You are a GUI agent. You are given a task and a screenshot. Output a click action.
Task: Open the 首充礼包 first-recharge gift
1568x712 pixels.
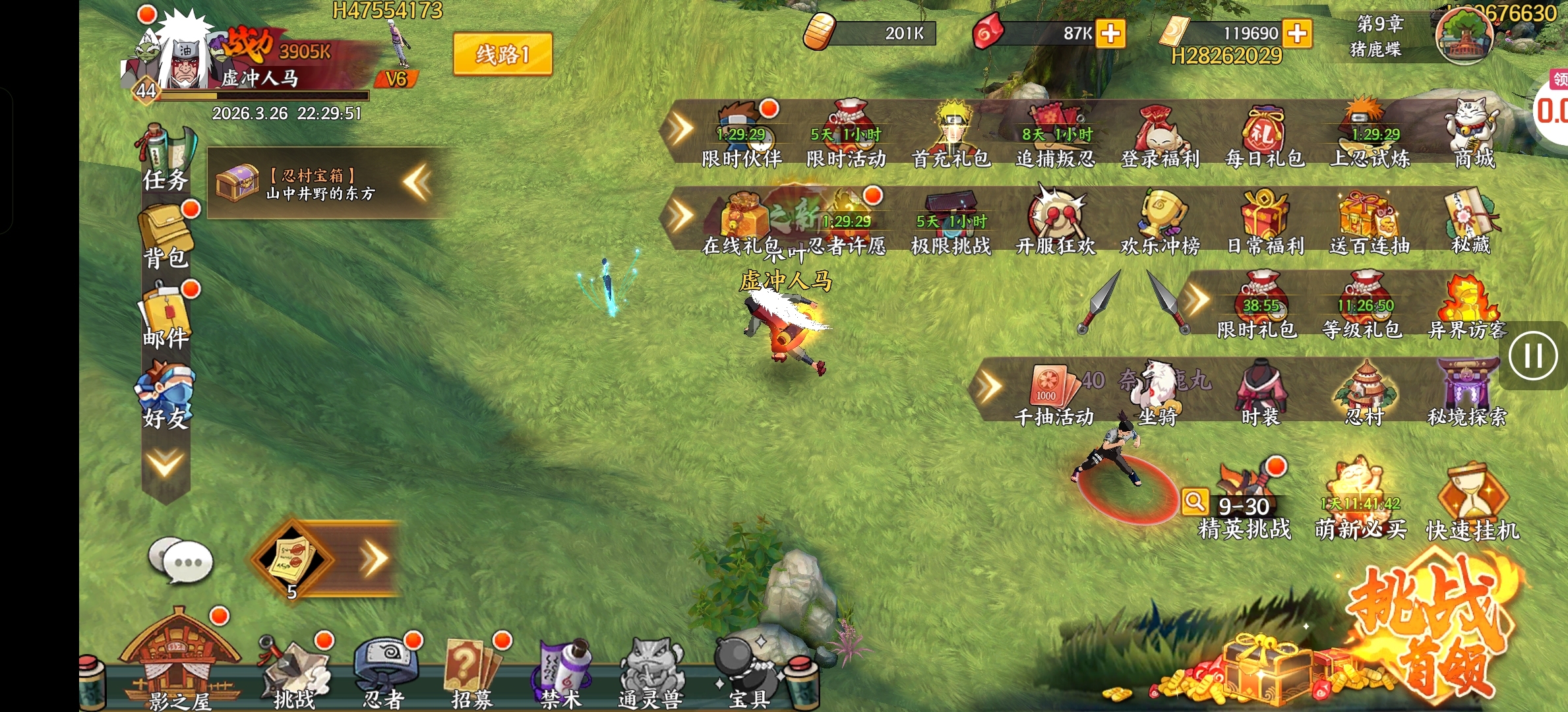click(x=951, y=135)
